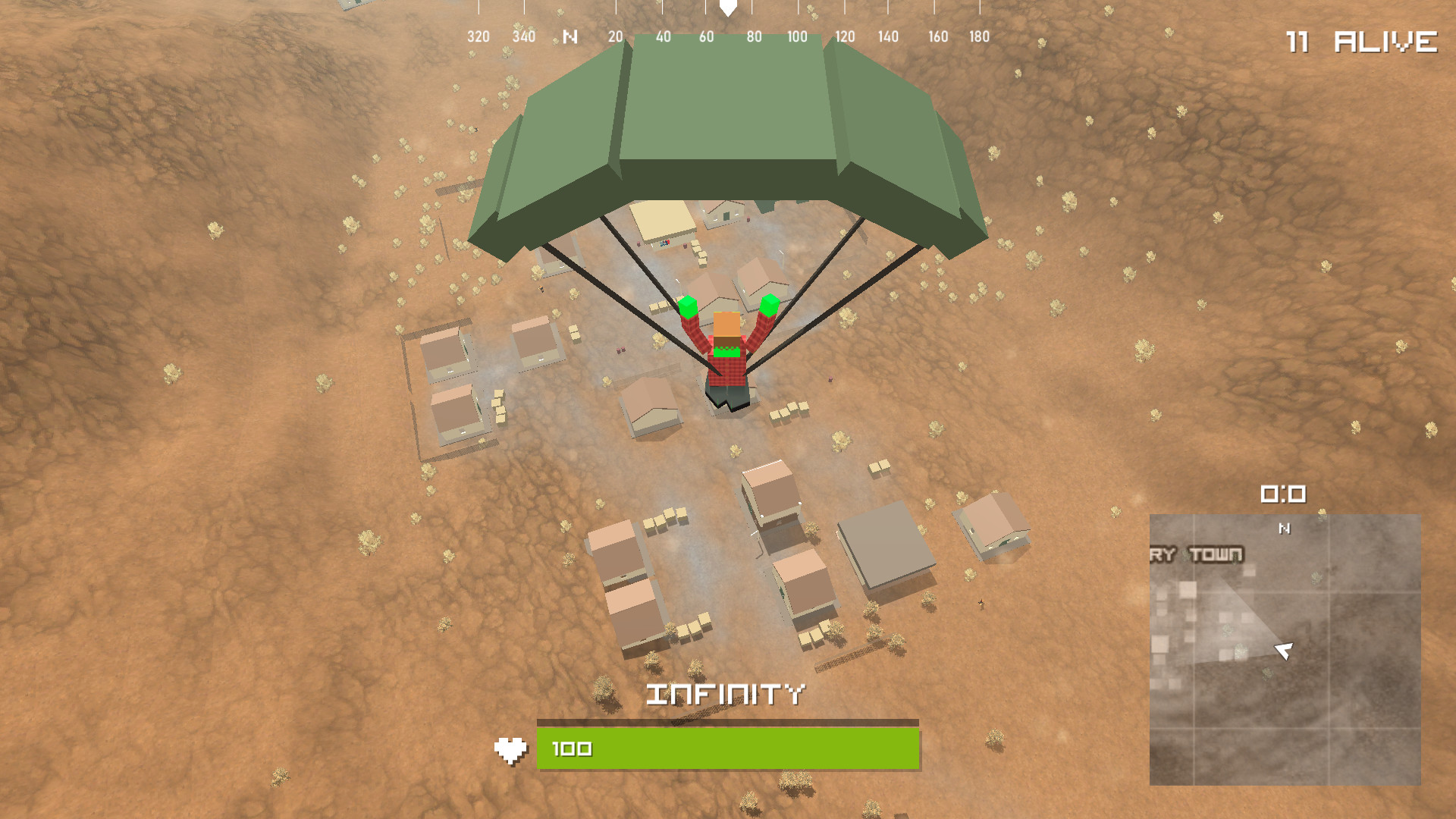
Task: Click the INFINITY weapon label
Action: (x=726, y=695)
